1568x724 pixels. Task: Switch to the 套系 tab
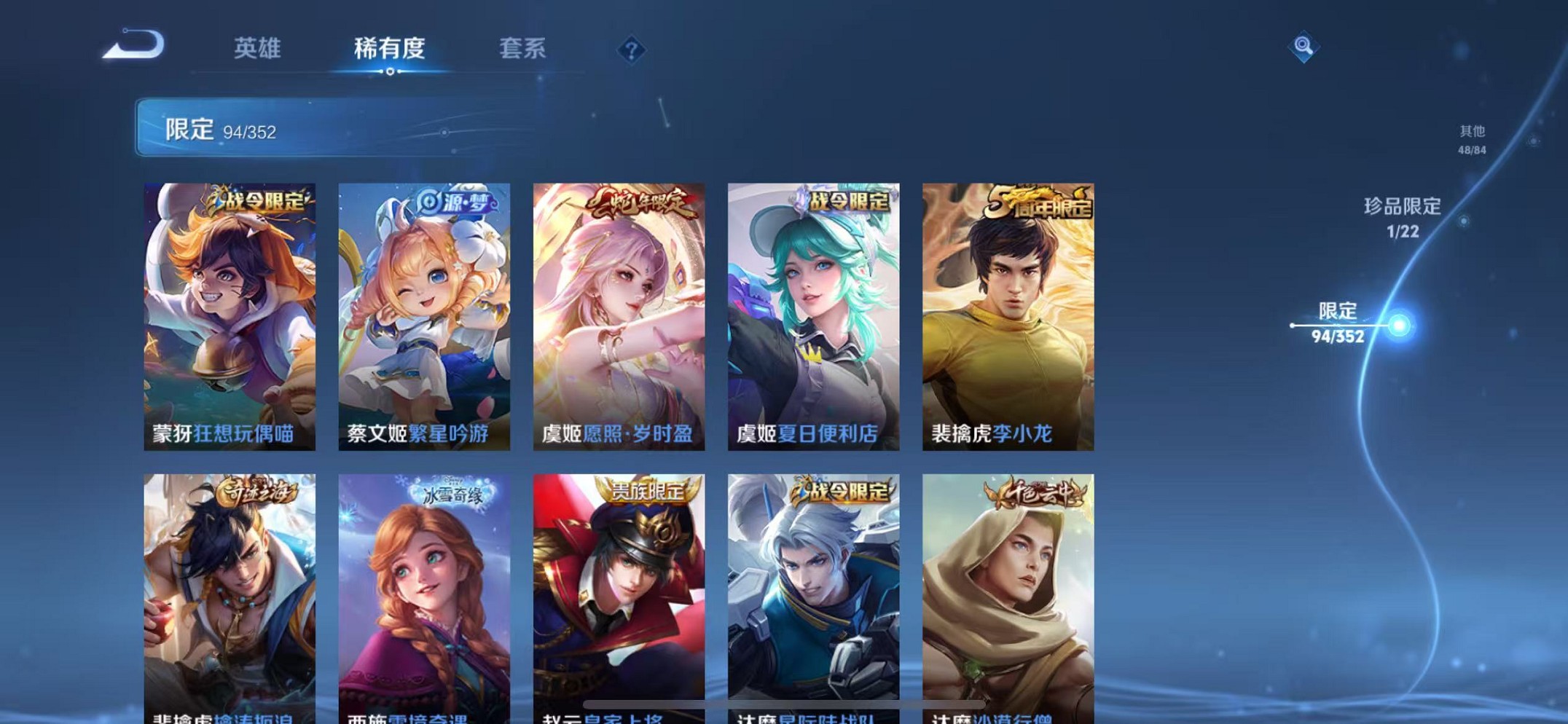pyautogui.click(x=525, y=49)
